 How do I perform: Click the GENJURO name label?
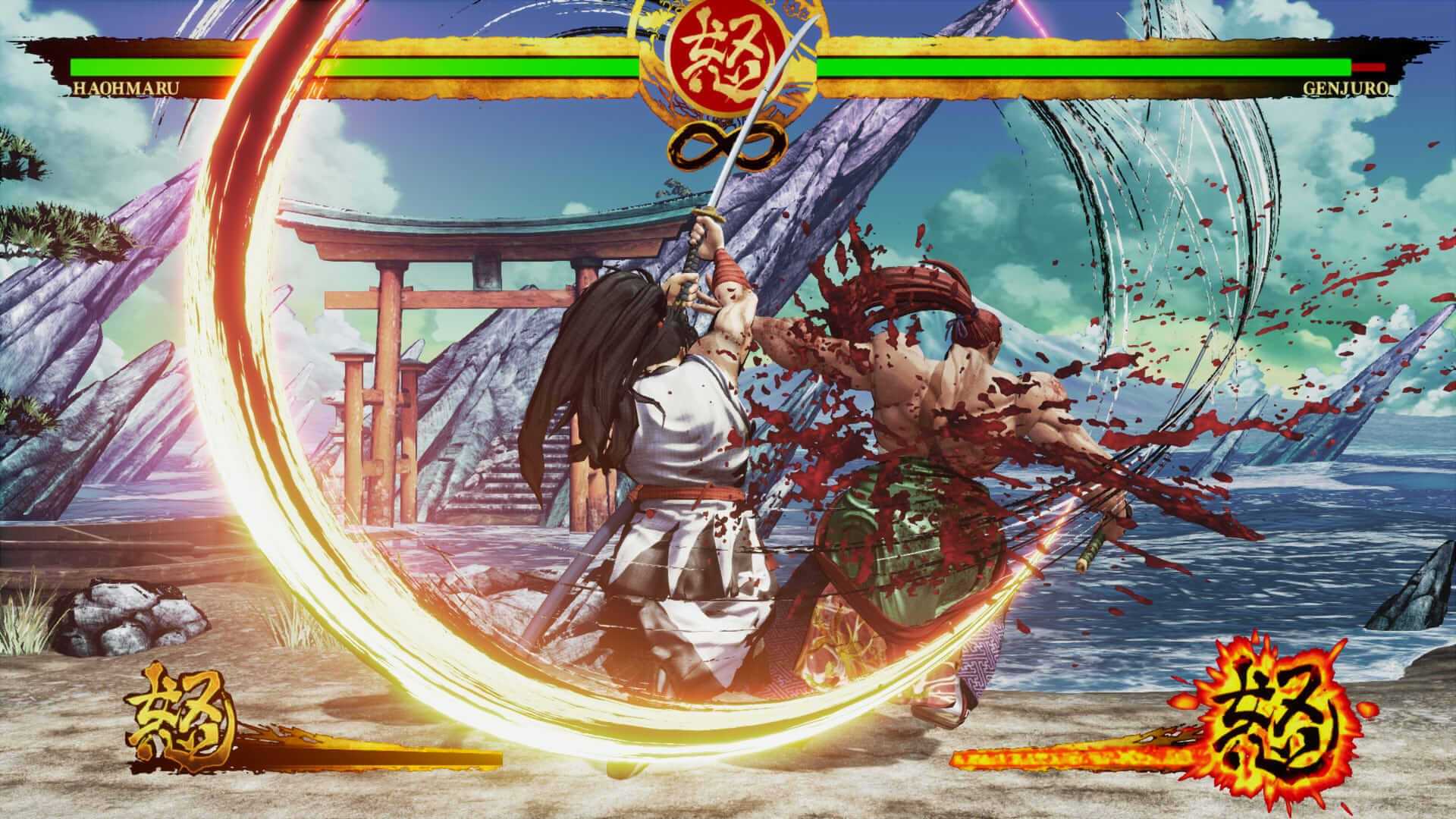(1346, 89)
